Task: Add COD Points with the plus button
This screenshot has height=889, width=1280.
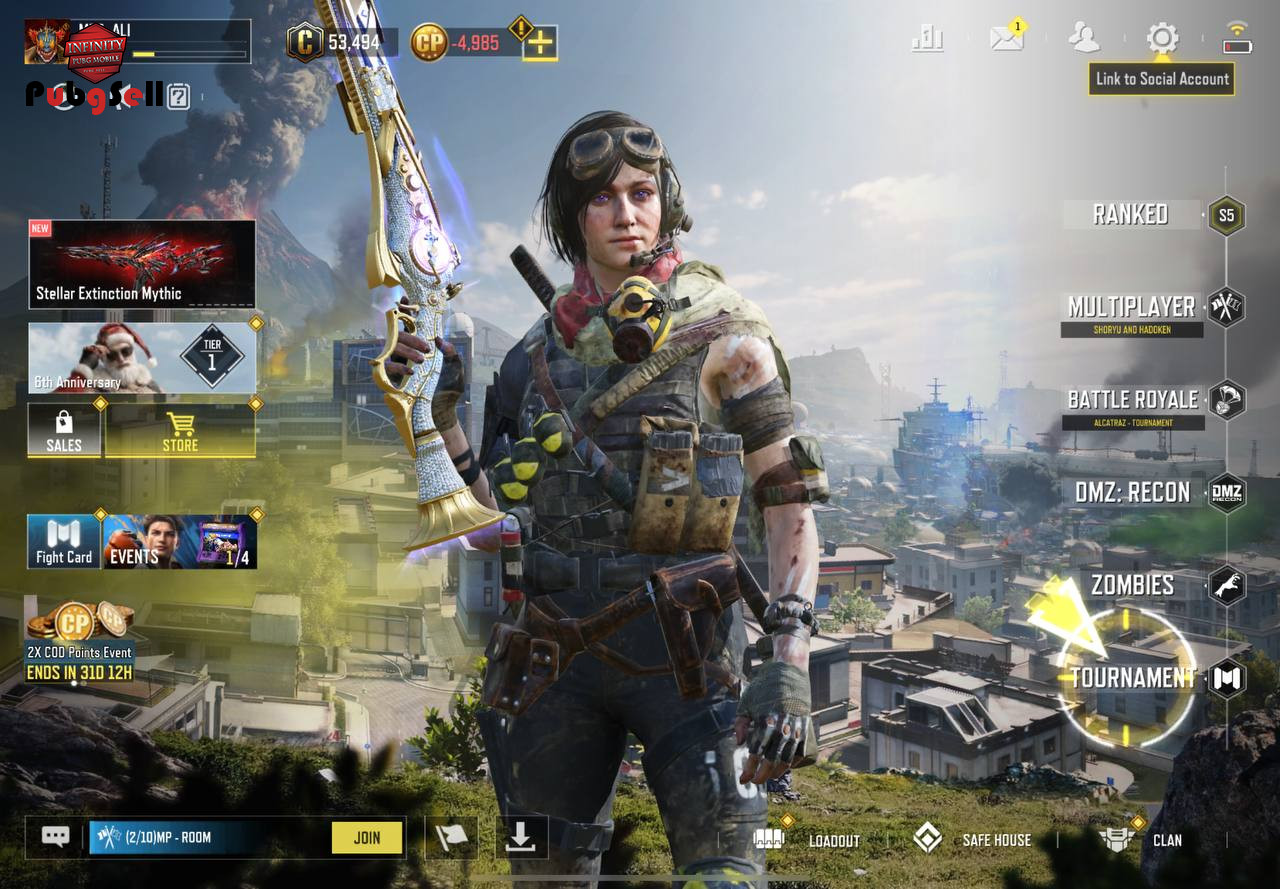Action: (540, 42)
